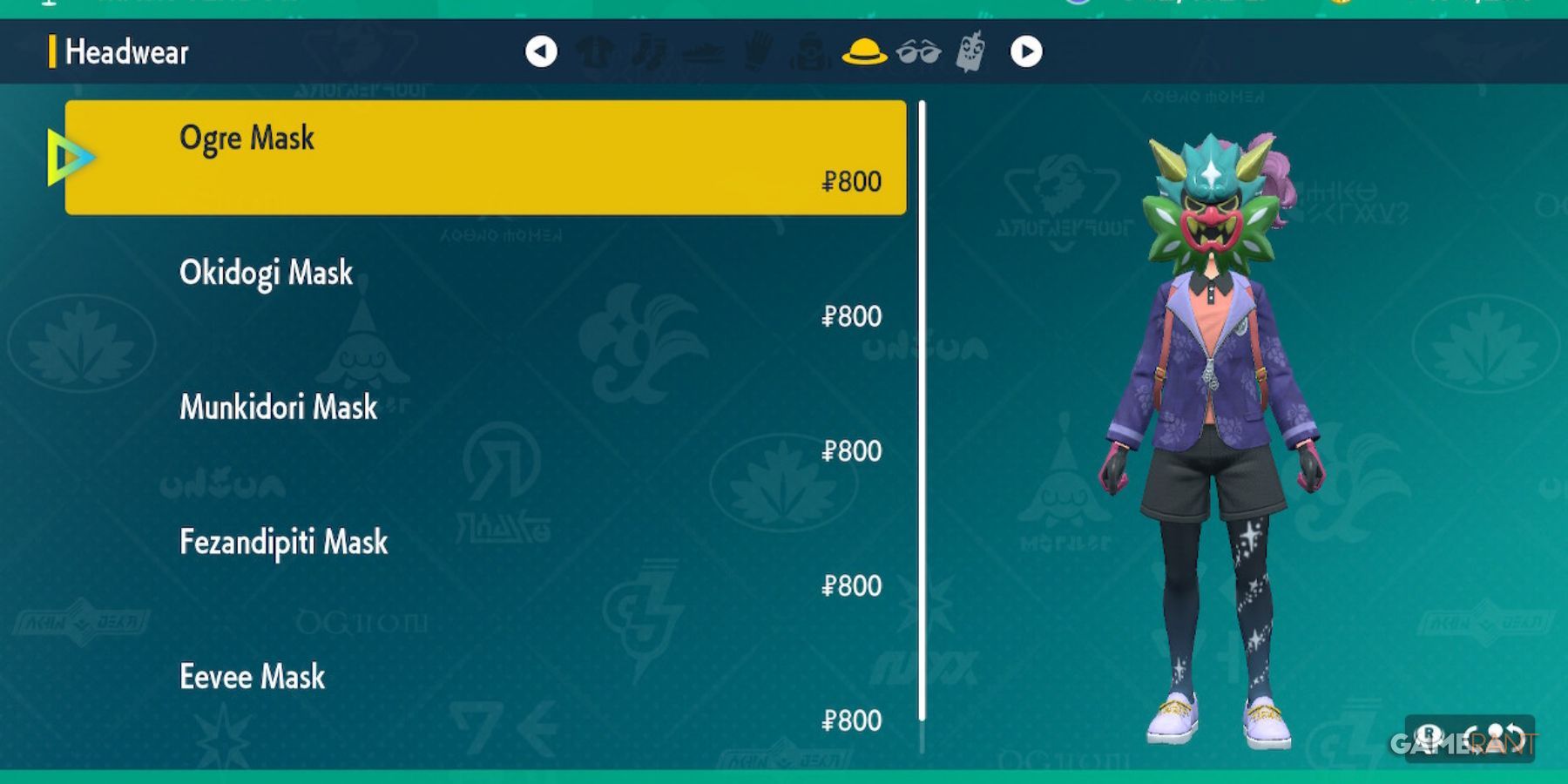
Task: Switch to the eyewear glasses icon
Action: (x=917, y=51)
